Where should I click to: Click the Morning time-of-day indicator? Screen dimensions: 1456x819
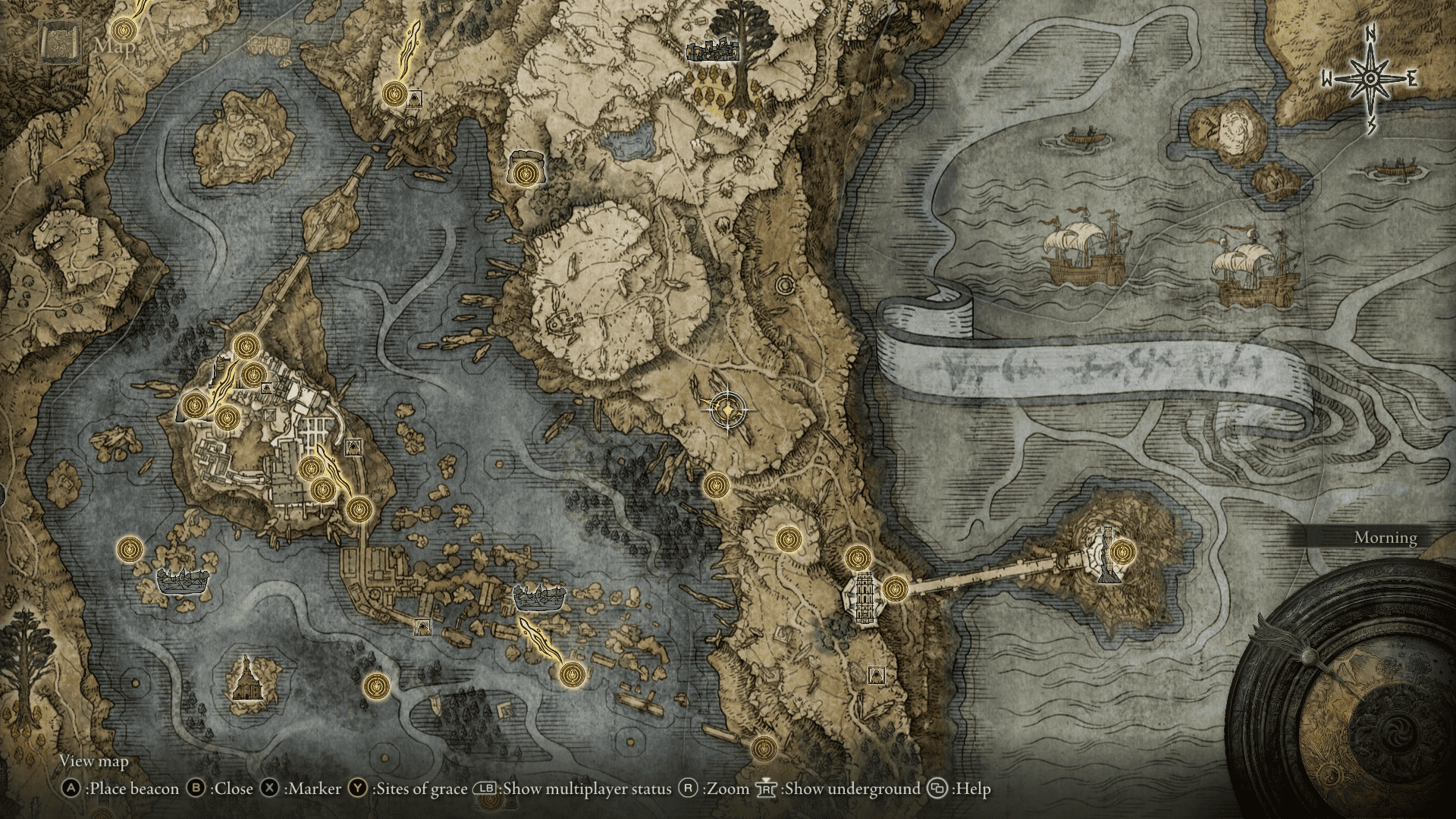tap(1385, 539)
